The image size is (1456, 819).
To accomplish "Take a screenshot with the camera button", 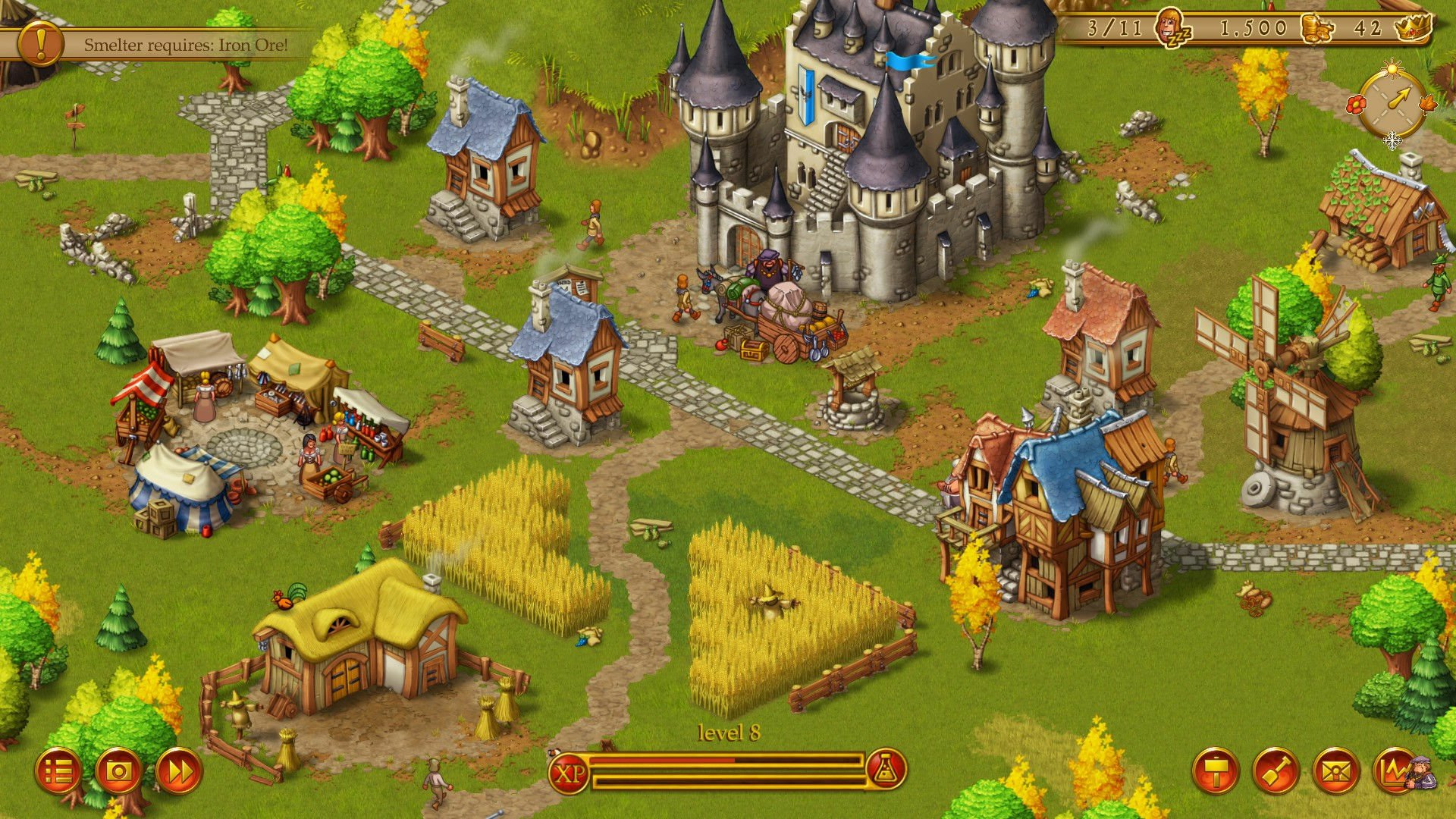I will 118,772.
